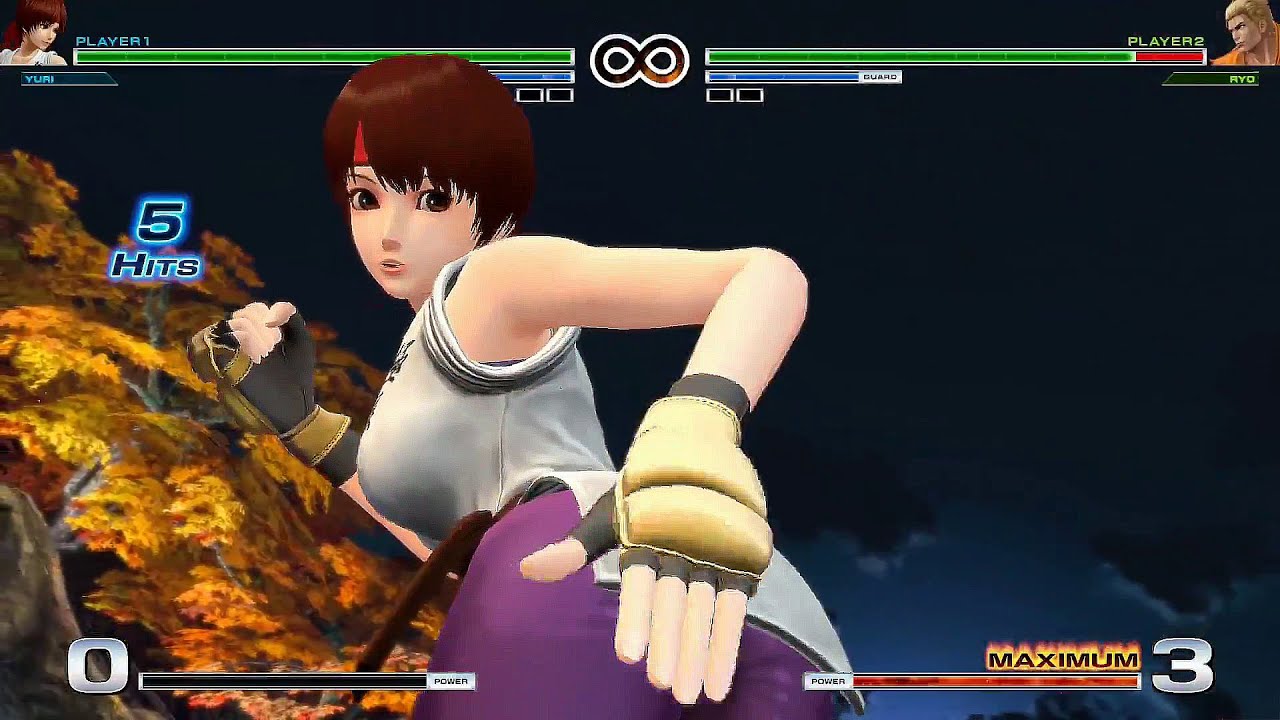The height and width of the screenshot is (720, 1280).
Task: Toggle the first stock box under Yuri's guard gauge
Action: coord(530,96)
